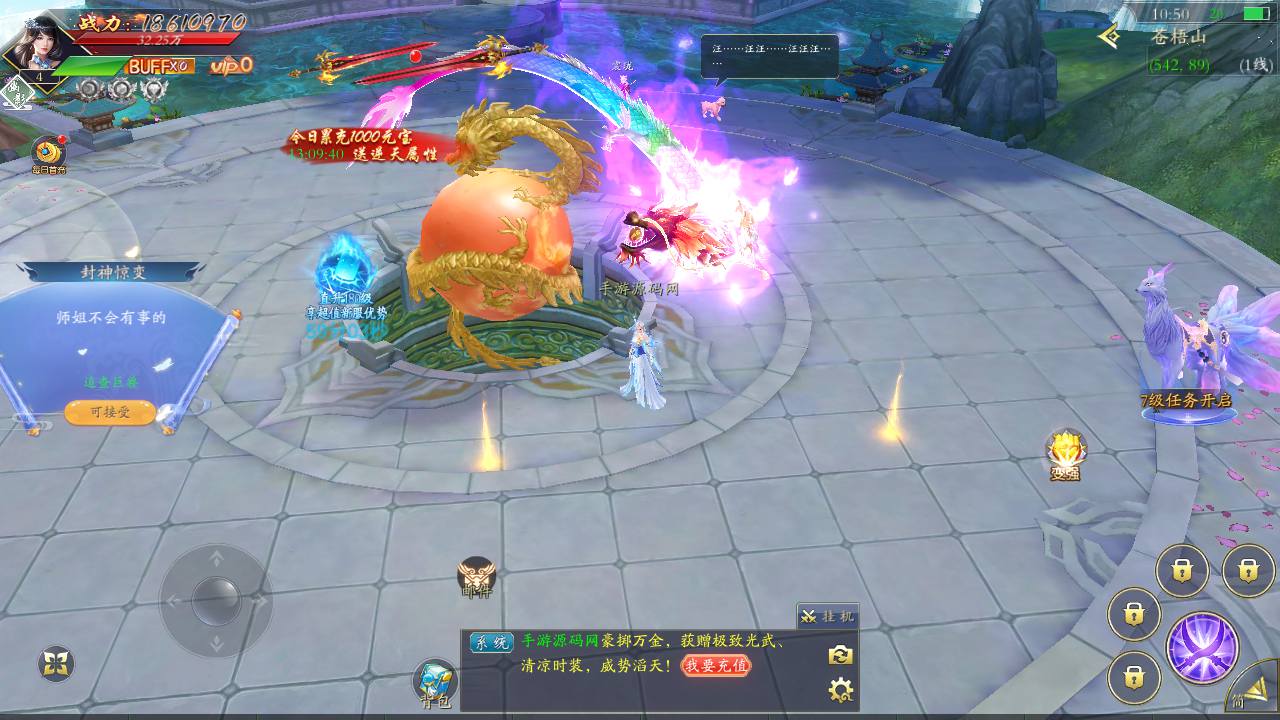1280x720 pixels.
Task: Select the 1线 channel line indicator
Action: [x=1254, y=65]
